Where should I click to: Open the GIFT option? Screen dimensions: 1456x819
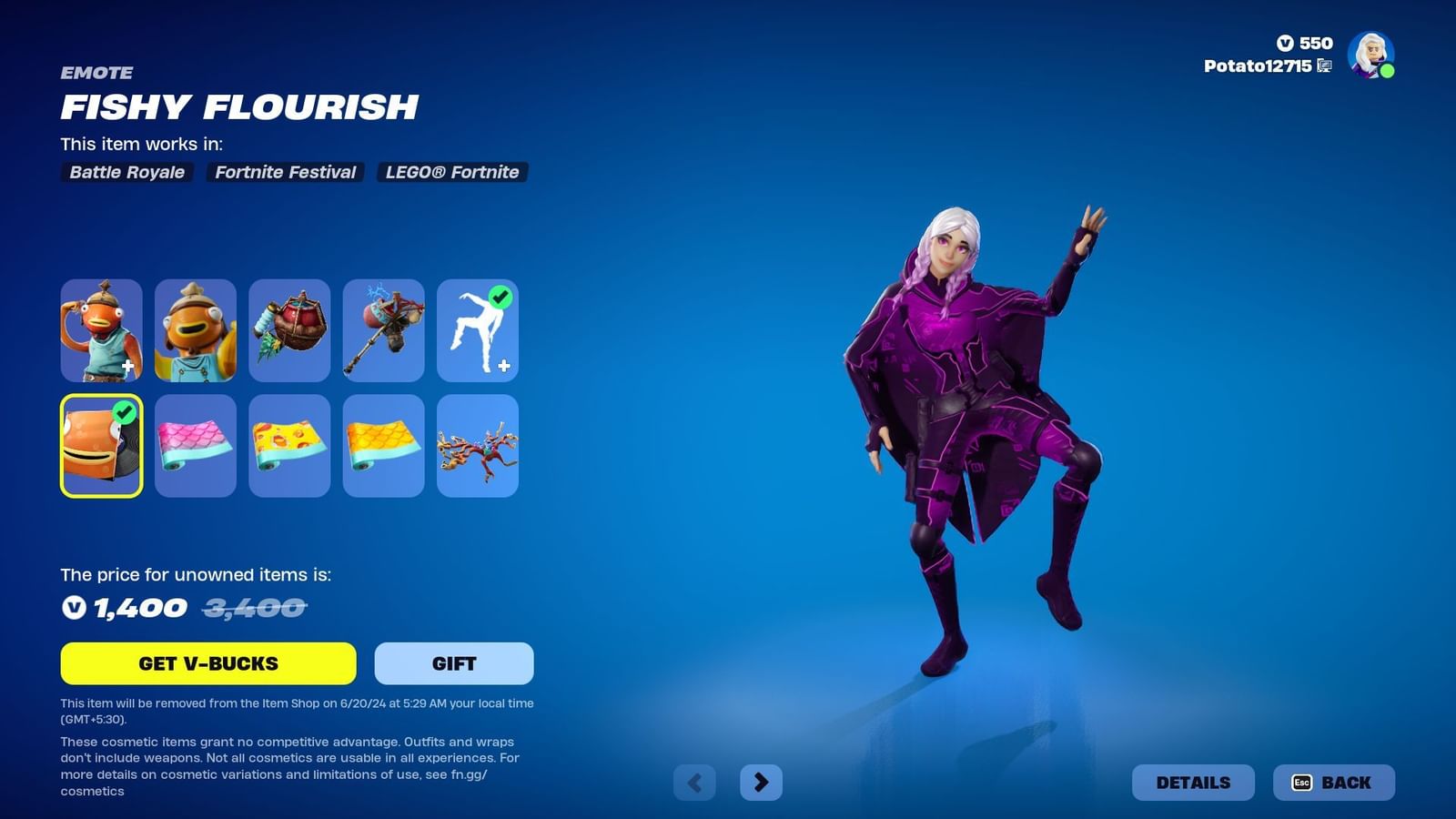(453, 663)
